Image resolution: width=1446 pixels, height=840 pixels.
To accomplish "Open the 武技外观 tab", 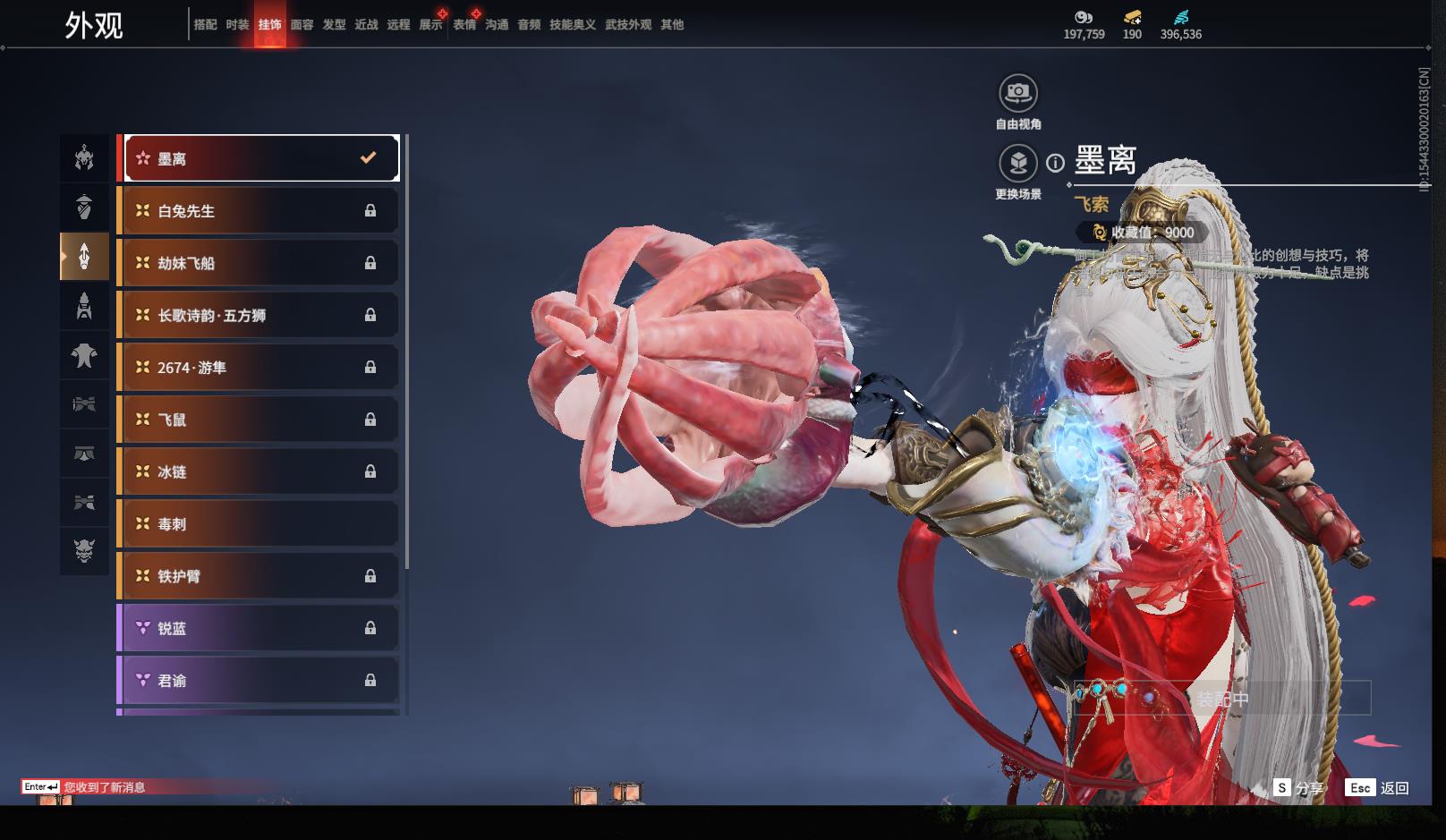I will click(627, 25).
